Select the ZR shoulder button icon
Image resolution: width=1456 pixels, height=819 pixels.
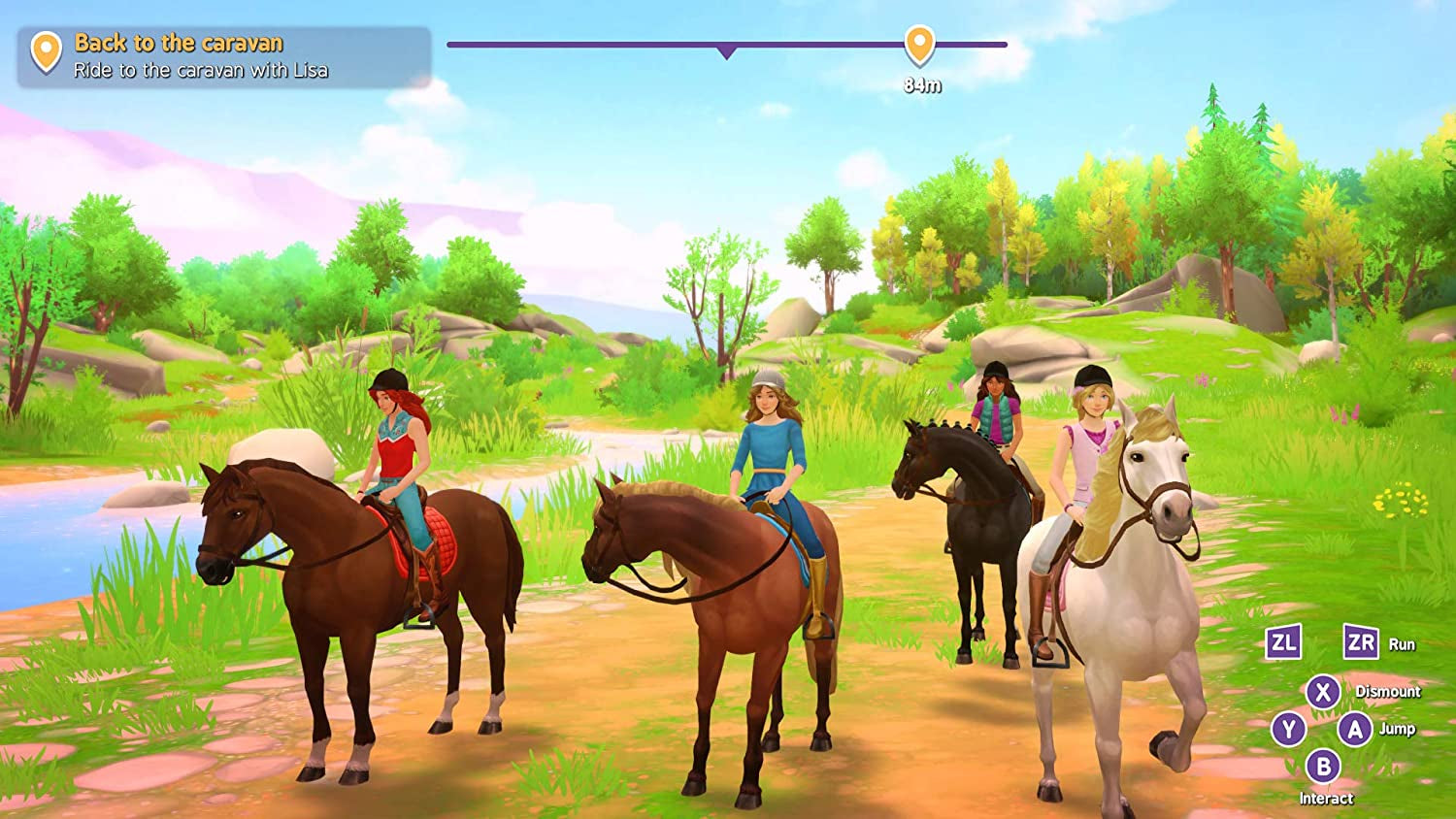pyautogui.click(x=1363, y=642)
